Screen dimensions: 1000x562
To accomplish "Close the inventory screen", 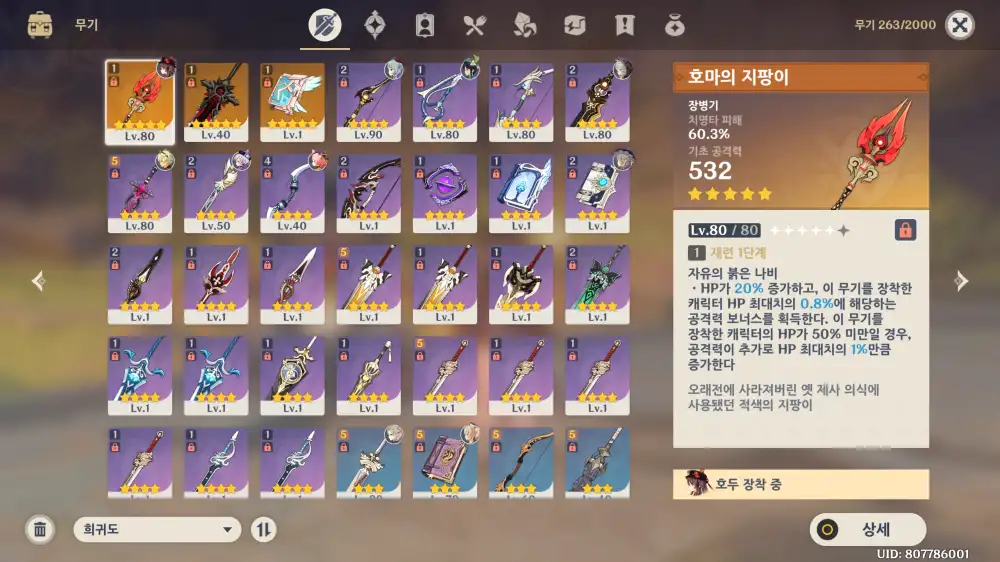I will (x=959, y=25).
